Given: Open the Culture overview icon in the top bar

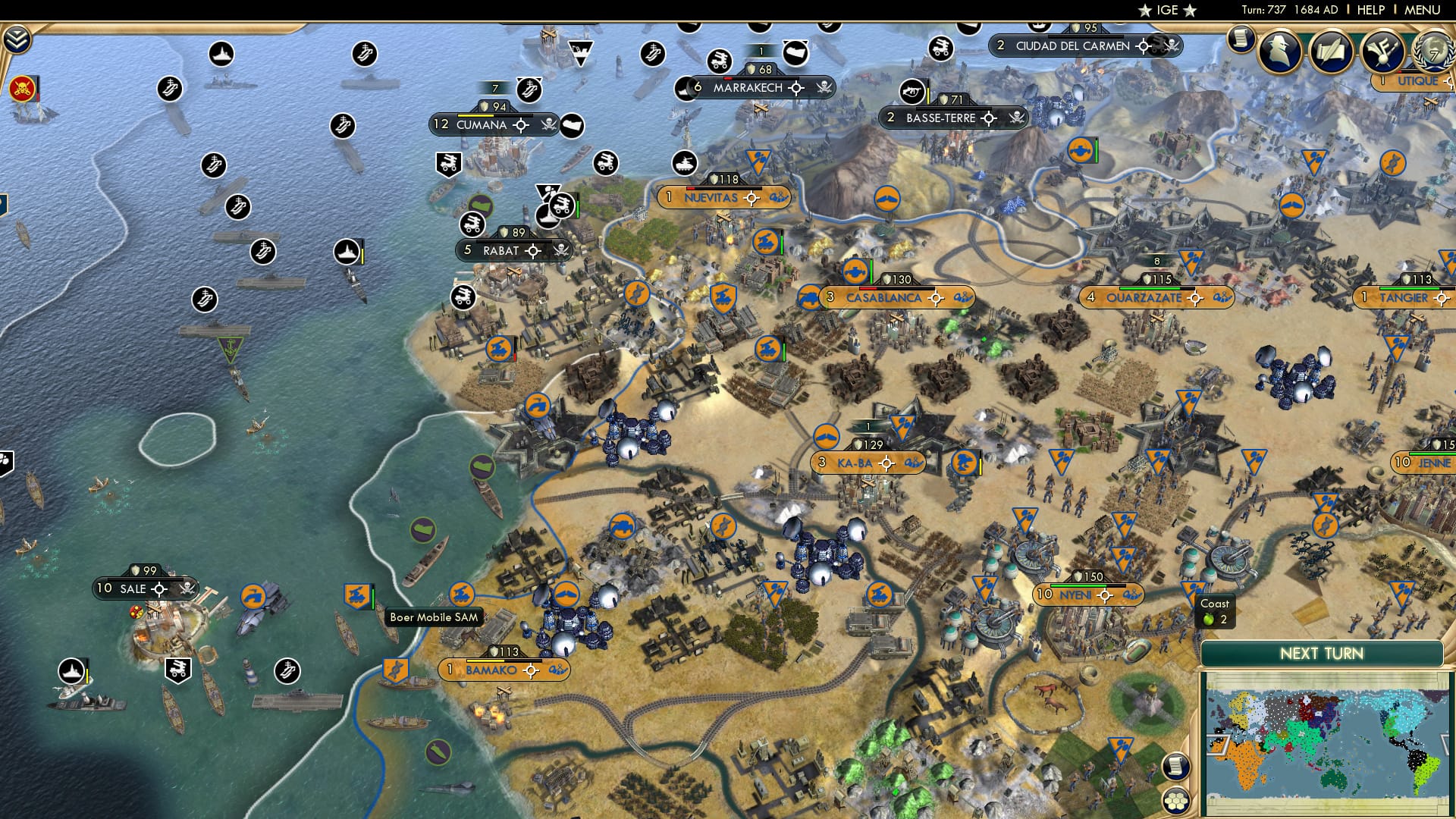Looking at the screenshot, I should click(1382, 51).
